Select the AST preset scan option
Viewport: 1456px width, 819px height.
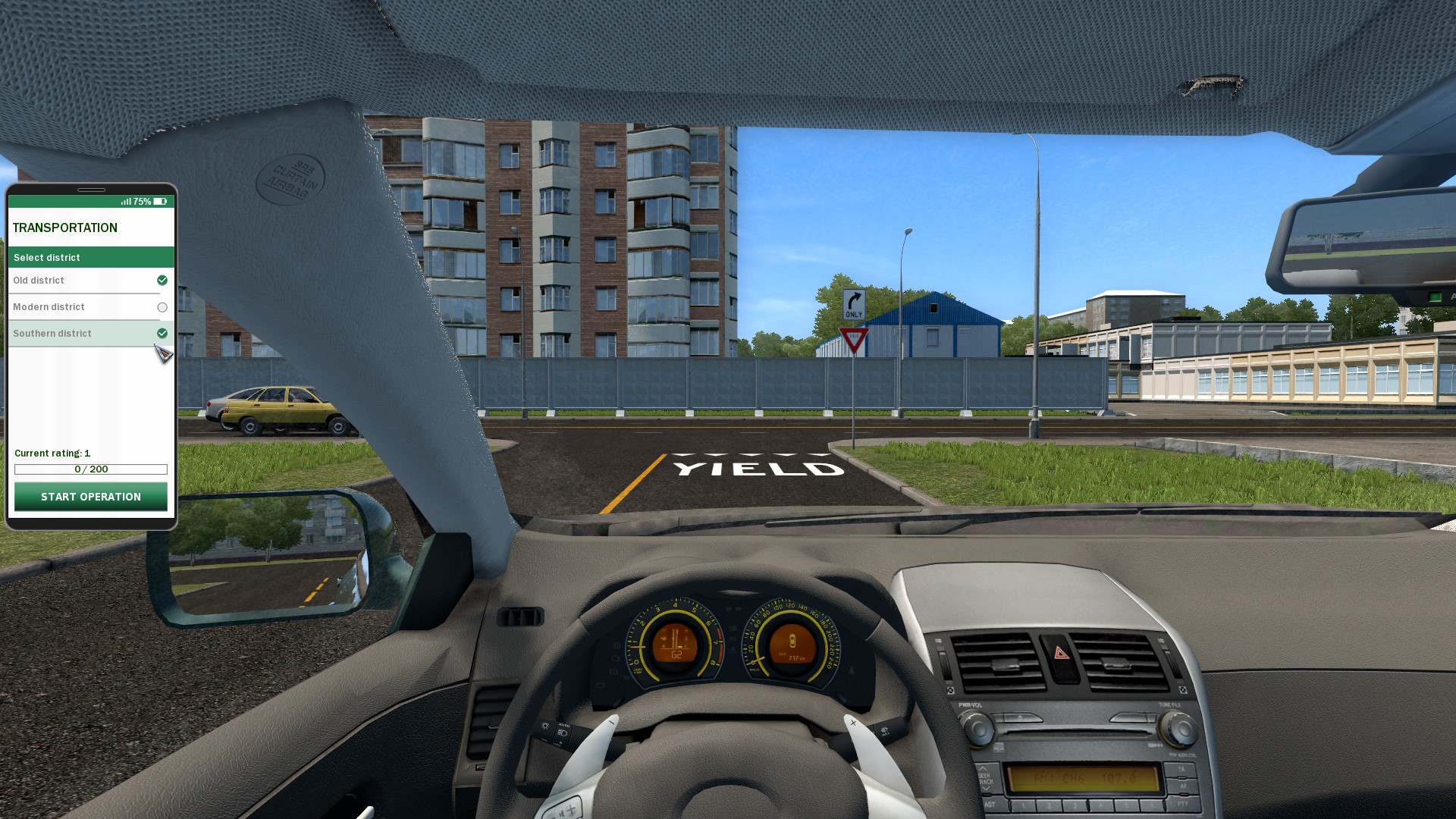pos(990,805)
